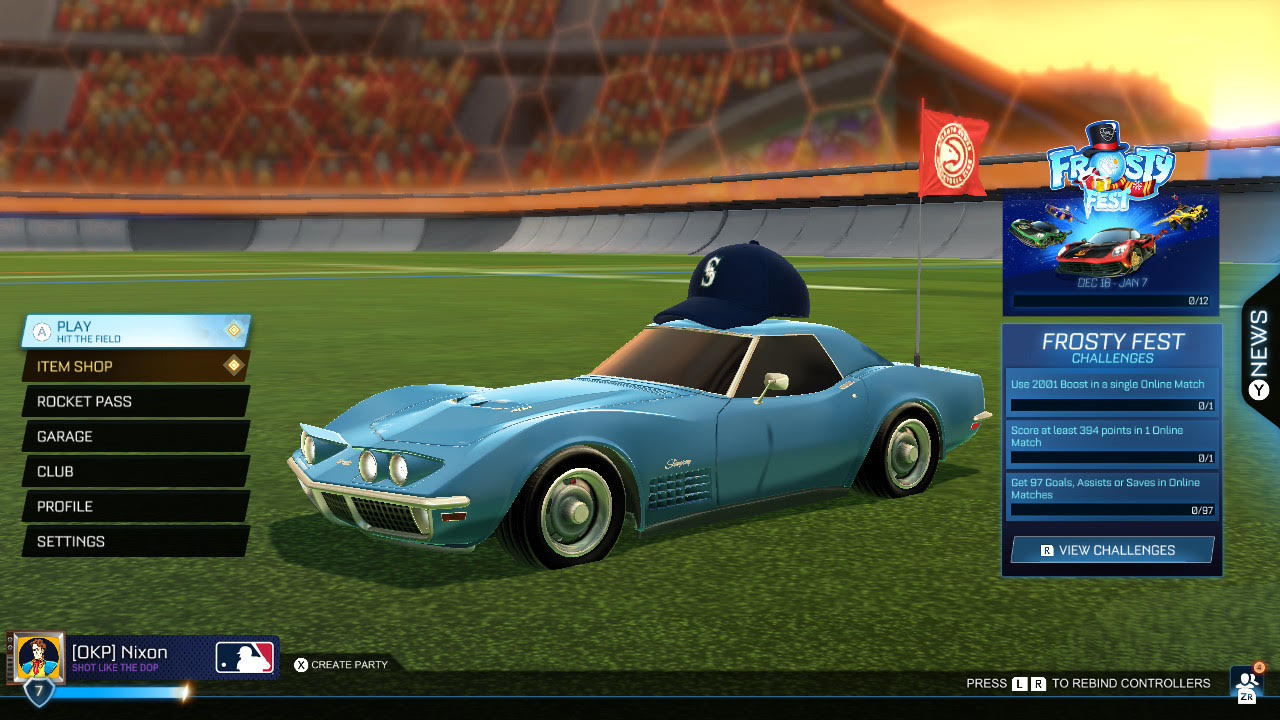The image size is (1280, 720).
Task: Select the player avatar portrait
Action: (40, 658)
